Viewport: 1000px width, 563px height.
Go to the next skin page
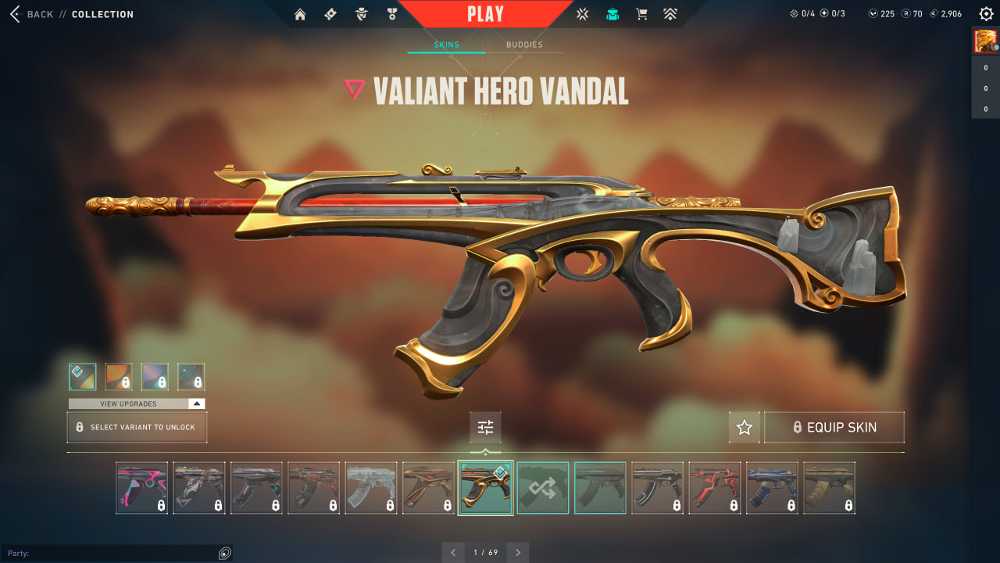517,552
